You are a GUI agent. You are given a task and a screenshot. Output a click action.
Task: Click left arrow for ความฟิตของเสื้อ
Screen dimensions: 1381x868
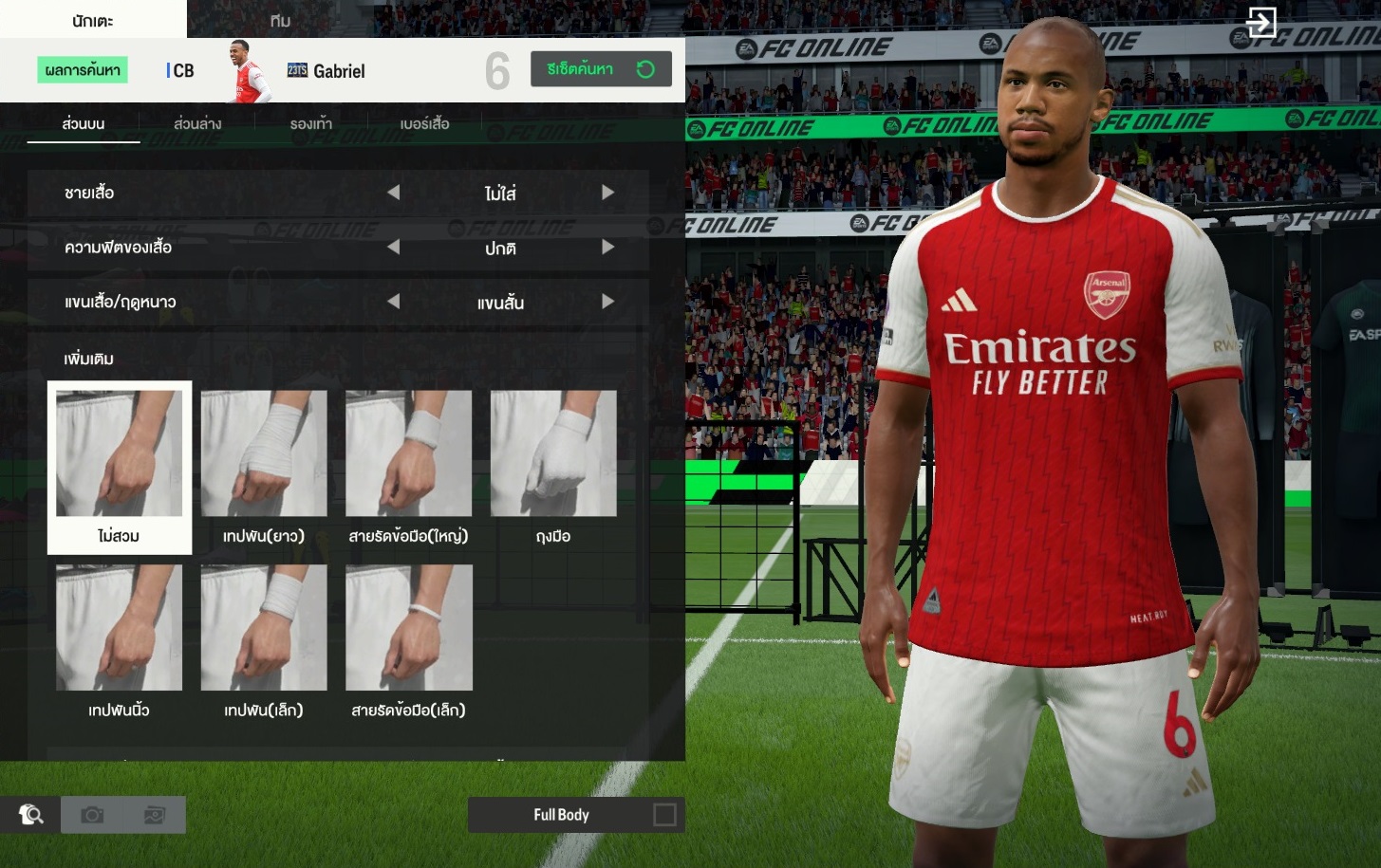pyautogui.click(x=393, y=248)
